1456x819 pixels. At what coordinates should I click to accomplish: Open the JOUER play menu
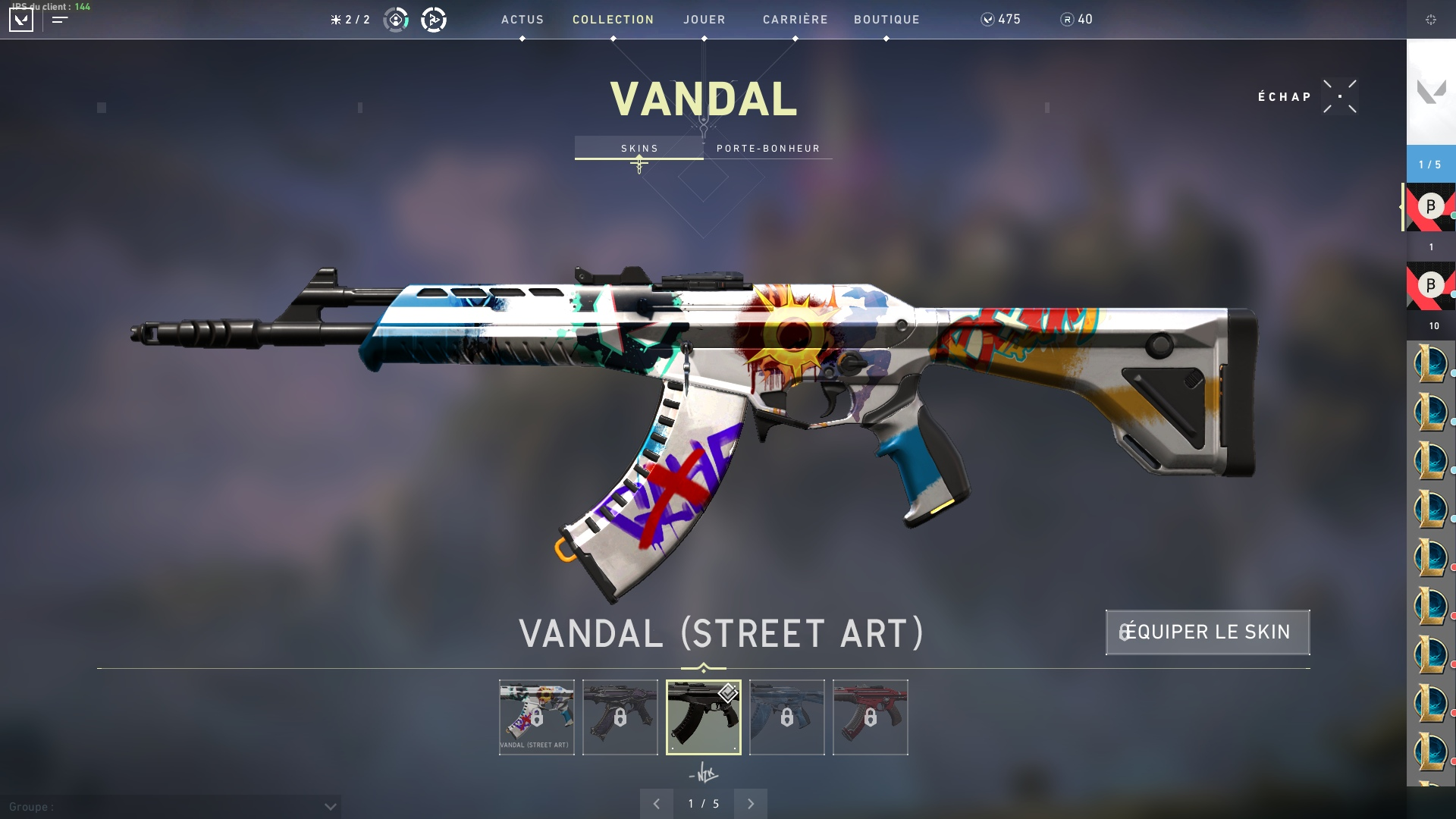[x=704, y=20]
